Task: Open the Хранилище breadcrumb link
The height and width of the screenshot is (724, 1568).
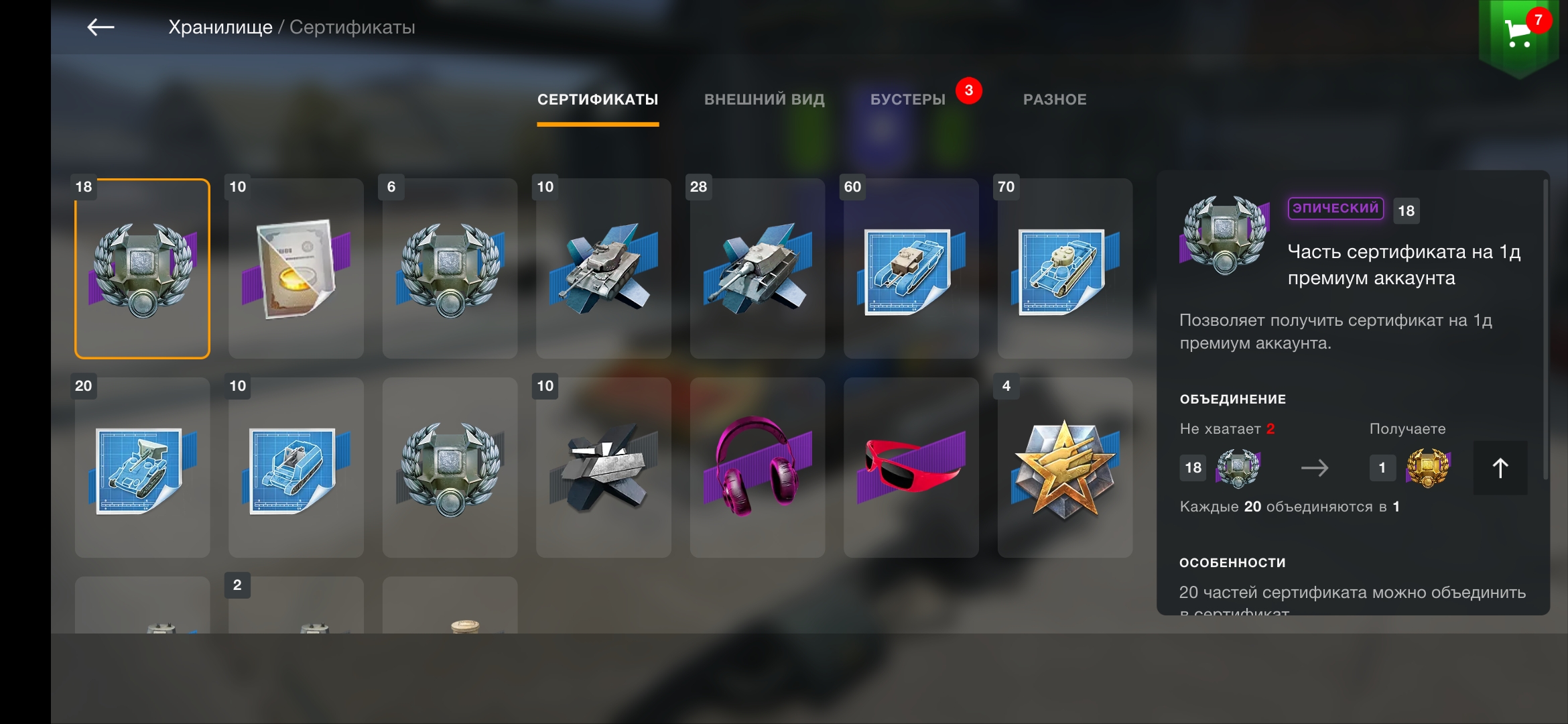Action: pos(220,27)
